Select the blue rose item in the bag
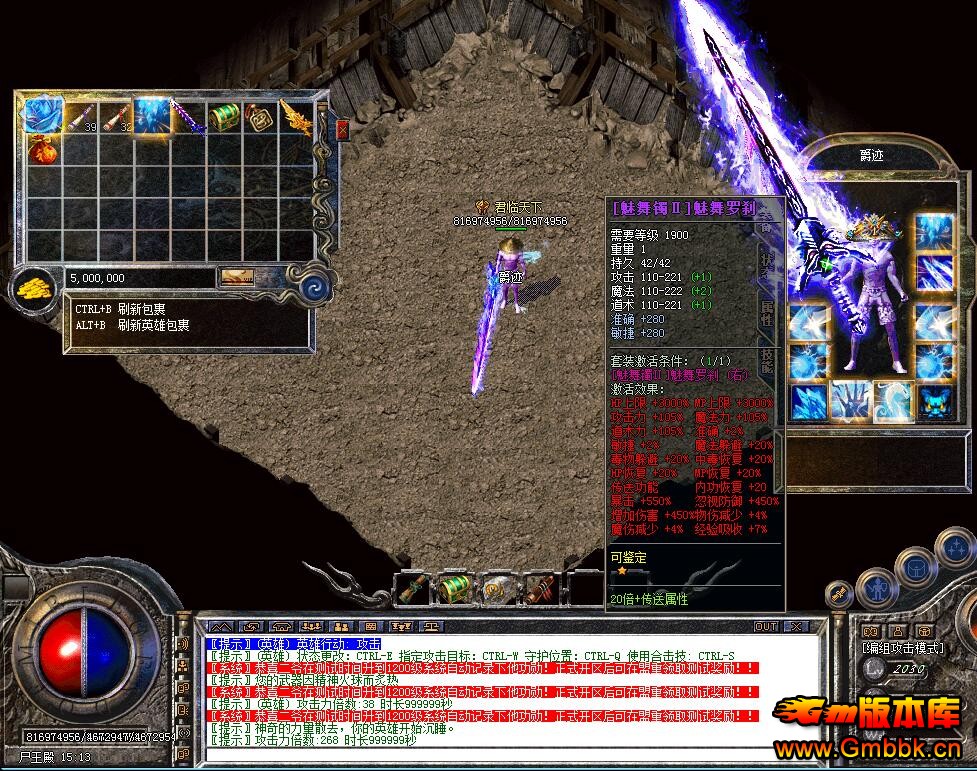This screenshot has width=977, height=771. click(44, 116)
